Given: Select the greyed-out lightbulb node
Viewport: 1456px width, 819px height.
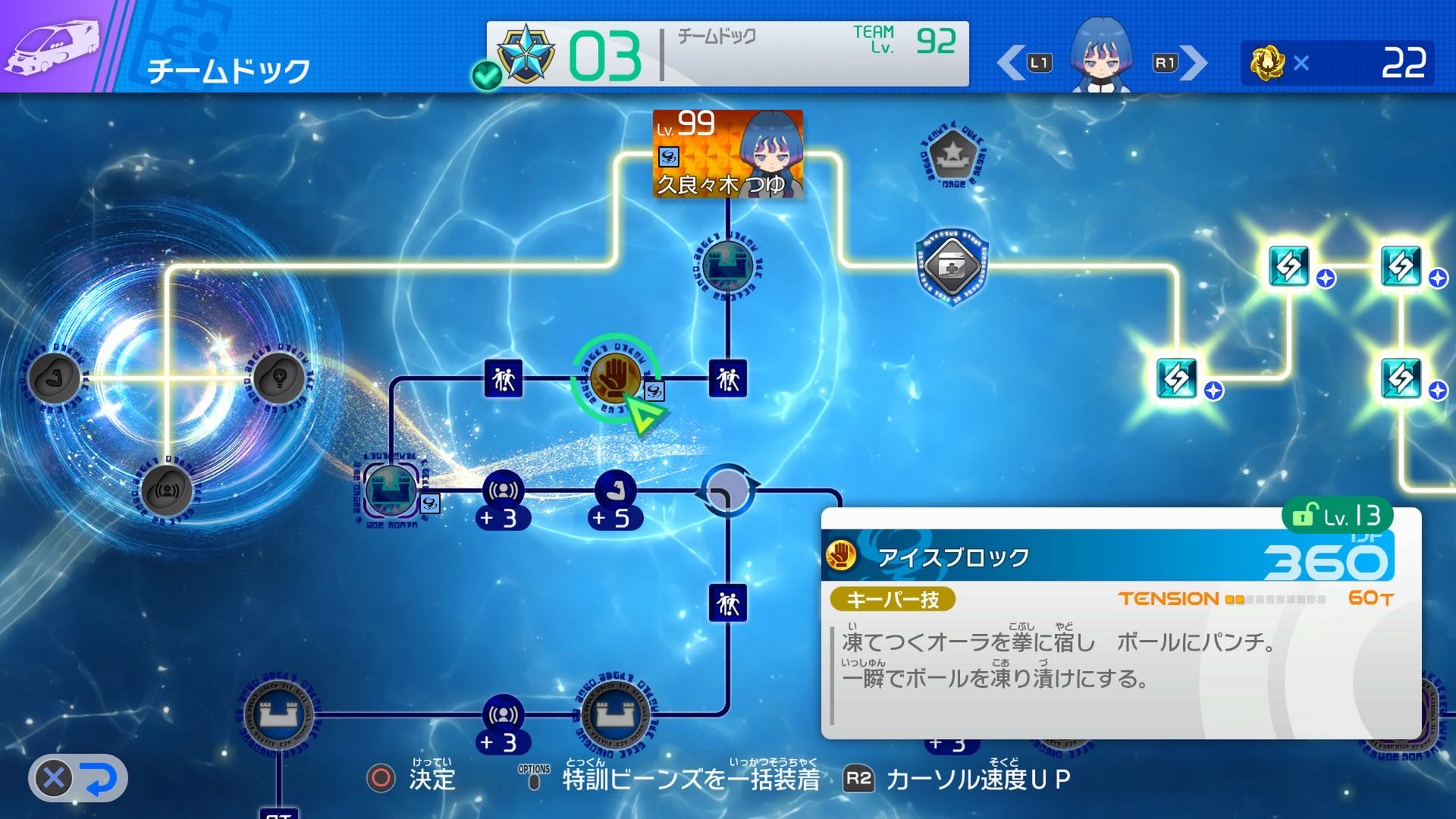Looking at the screenshot, I should (x=279, y=378).
